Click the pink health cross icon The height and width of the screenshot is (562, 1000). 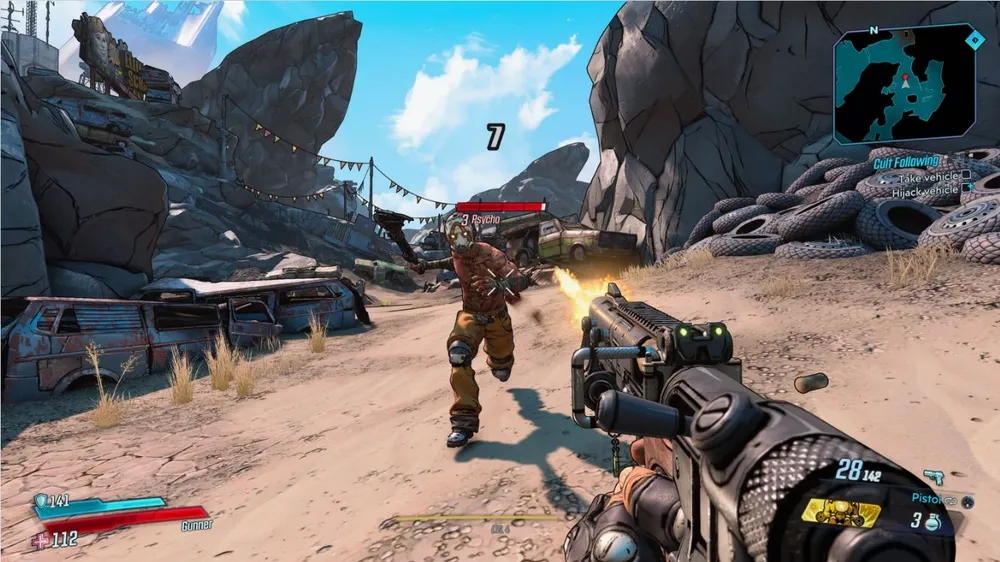[x=40, y=540]
